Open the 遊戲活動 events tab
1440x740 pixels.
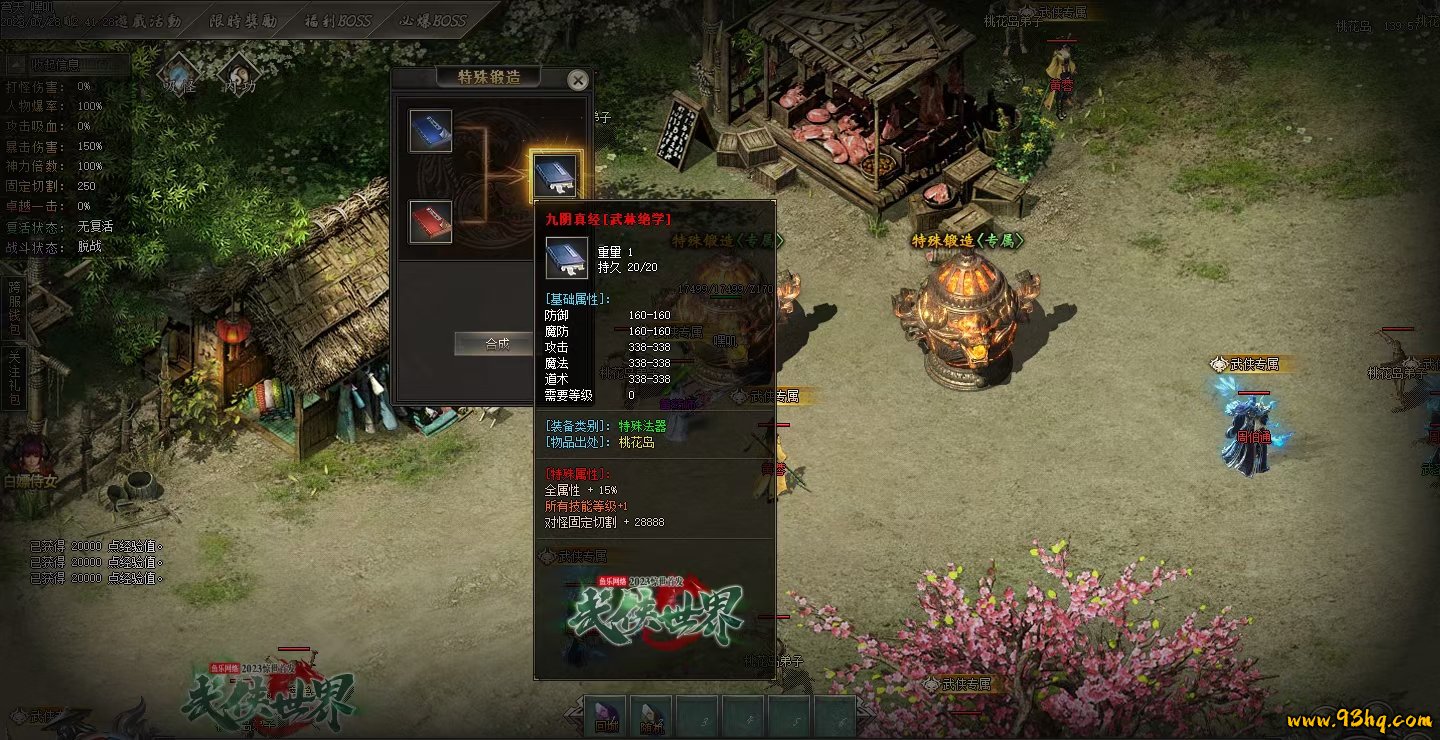pos(150,20)
